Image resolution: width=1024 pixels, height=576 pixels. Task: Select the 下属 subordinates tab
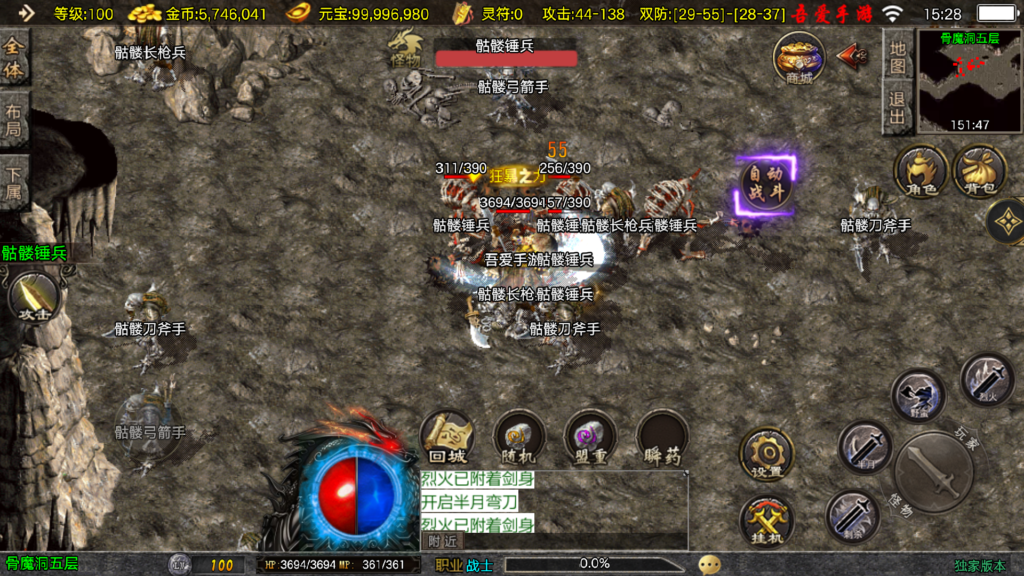tap(14, 184)
